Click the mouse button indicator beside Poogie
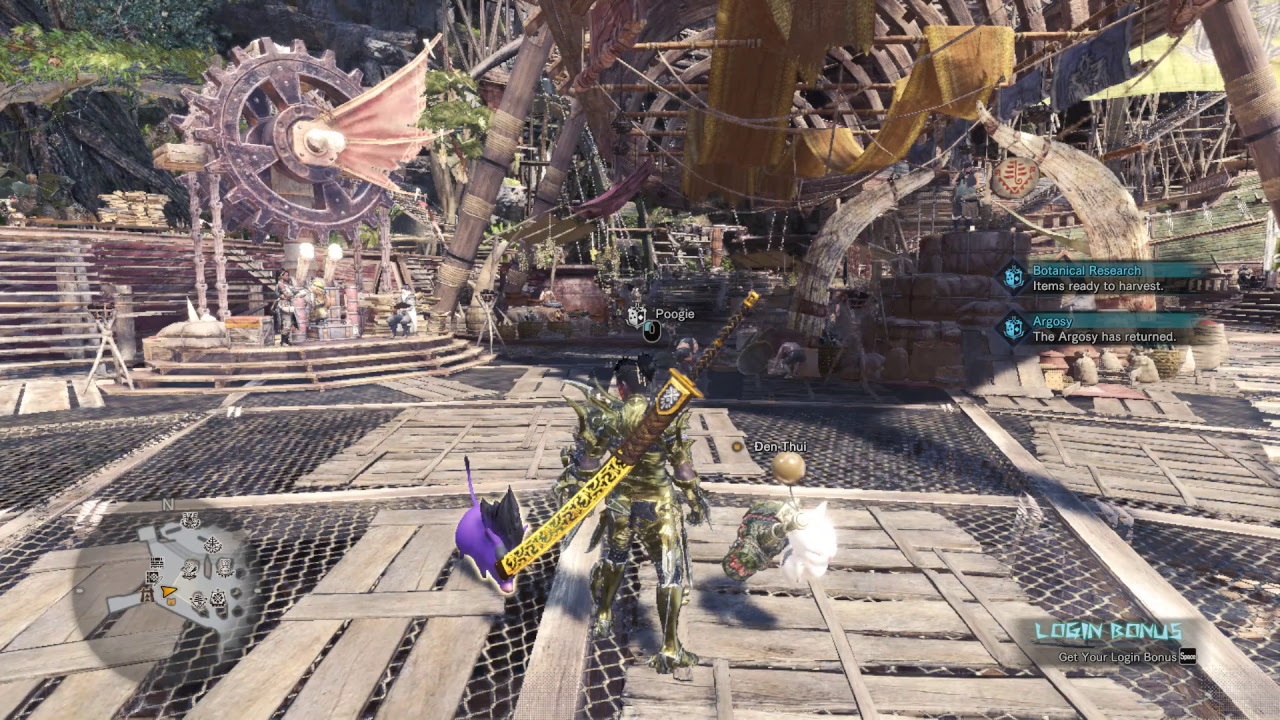The image size is (1280, 720). [650, 330]
